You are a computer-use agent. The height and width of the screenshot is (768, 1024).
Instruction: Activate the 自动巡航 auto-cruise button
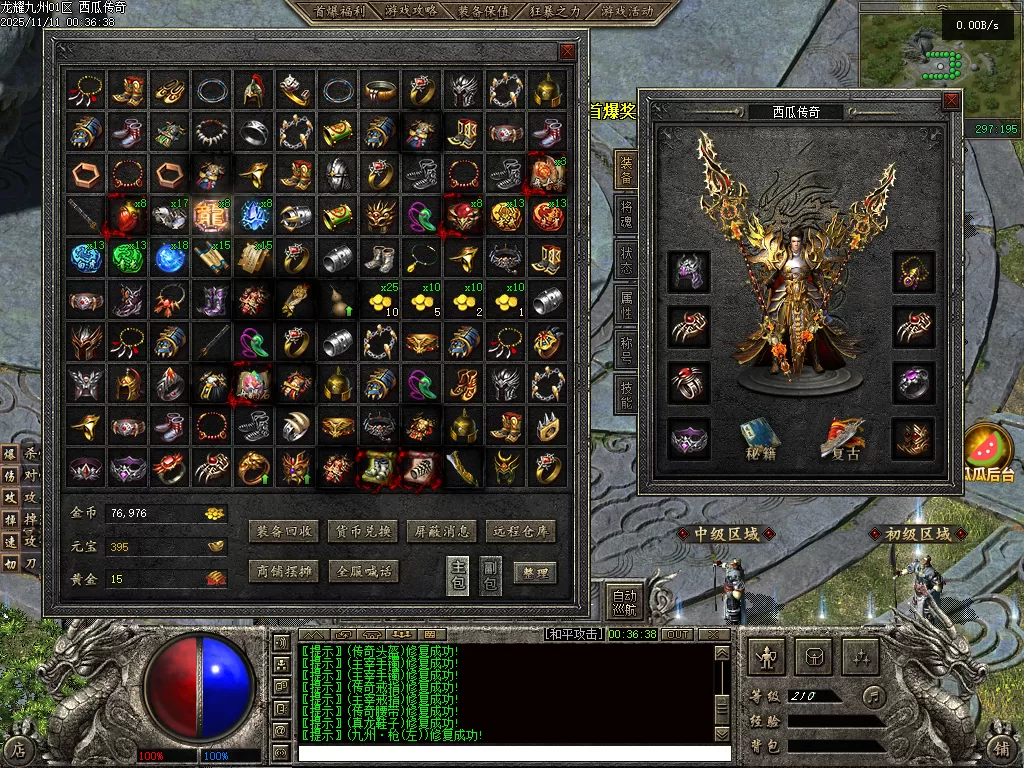[x=625, y=600]
